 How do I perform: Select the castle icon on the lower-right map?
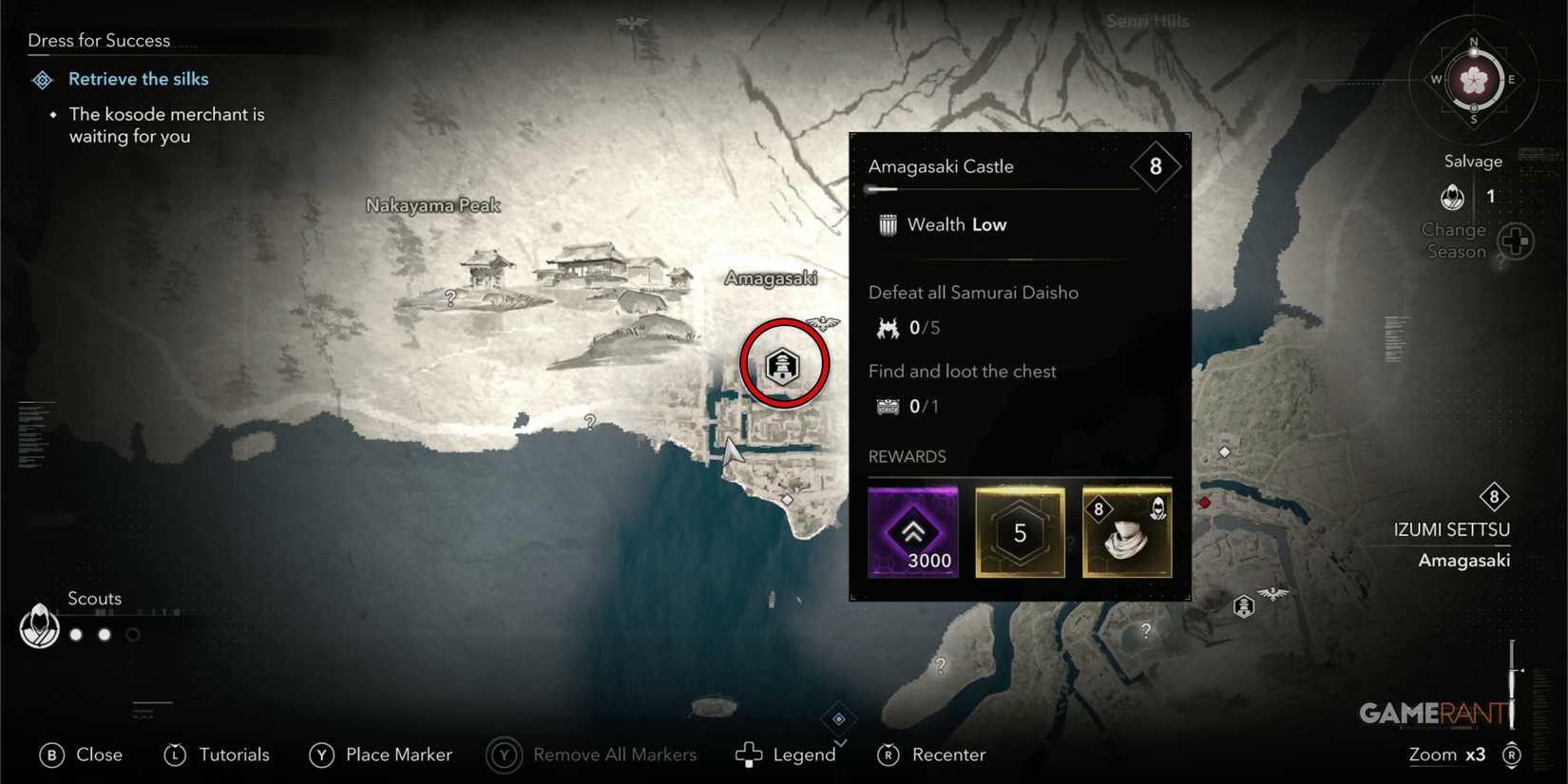point(1245,604)
